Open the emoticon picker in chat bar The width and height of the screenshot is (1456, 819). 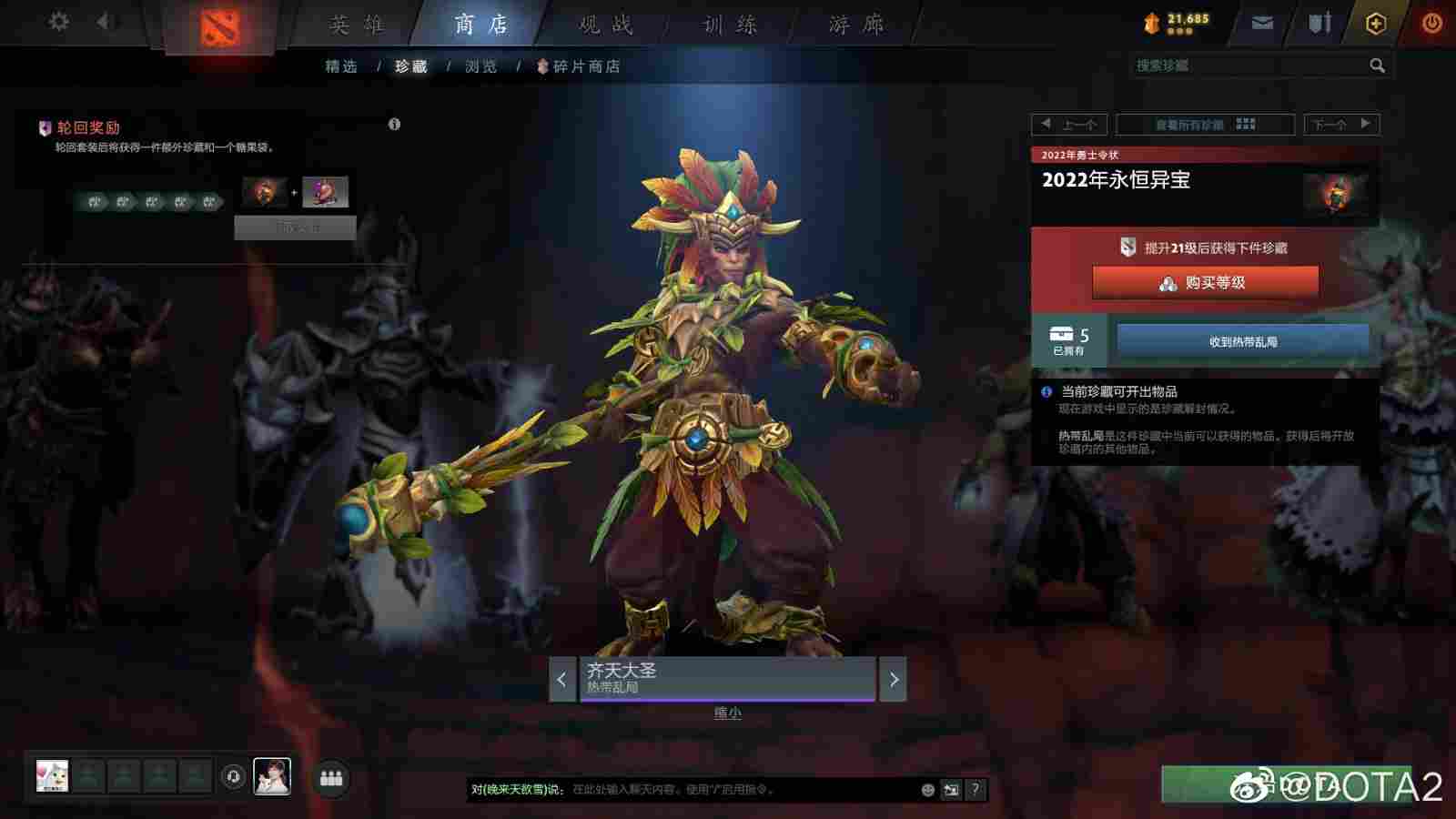pyautogui.click(x=925, y=790)
